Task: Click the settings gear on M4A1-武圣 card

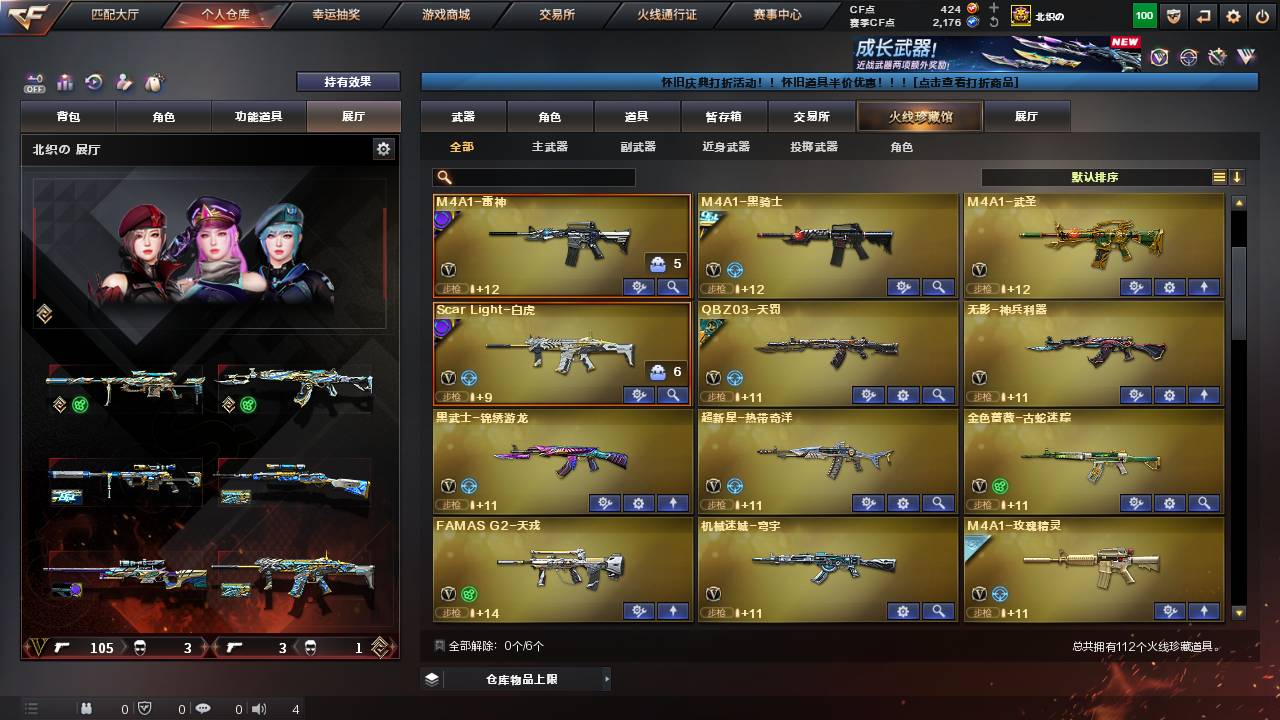Action: (1169, 287)
